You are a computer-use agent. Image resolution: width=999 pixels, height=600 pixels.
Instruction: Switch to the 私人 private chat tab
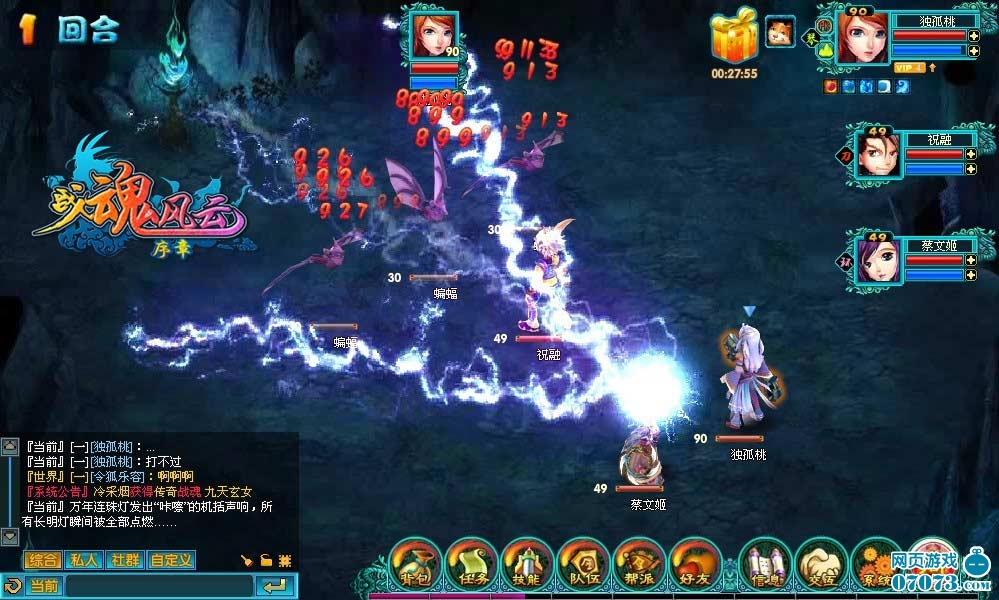[x=85, y=560]
